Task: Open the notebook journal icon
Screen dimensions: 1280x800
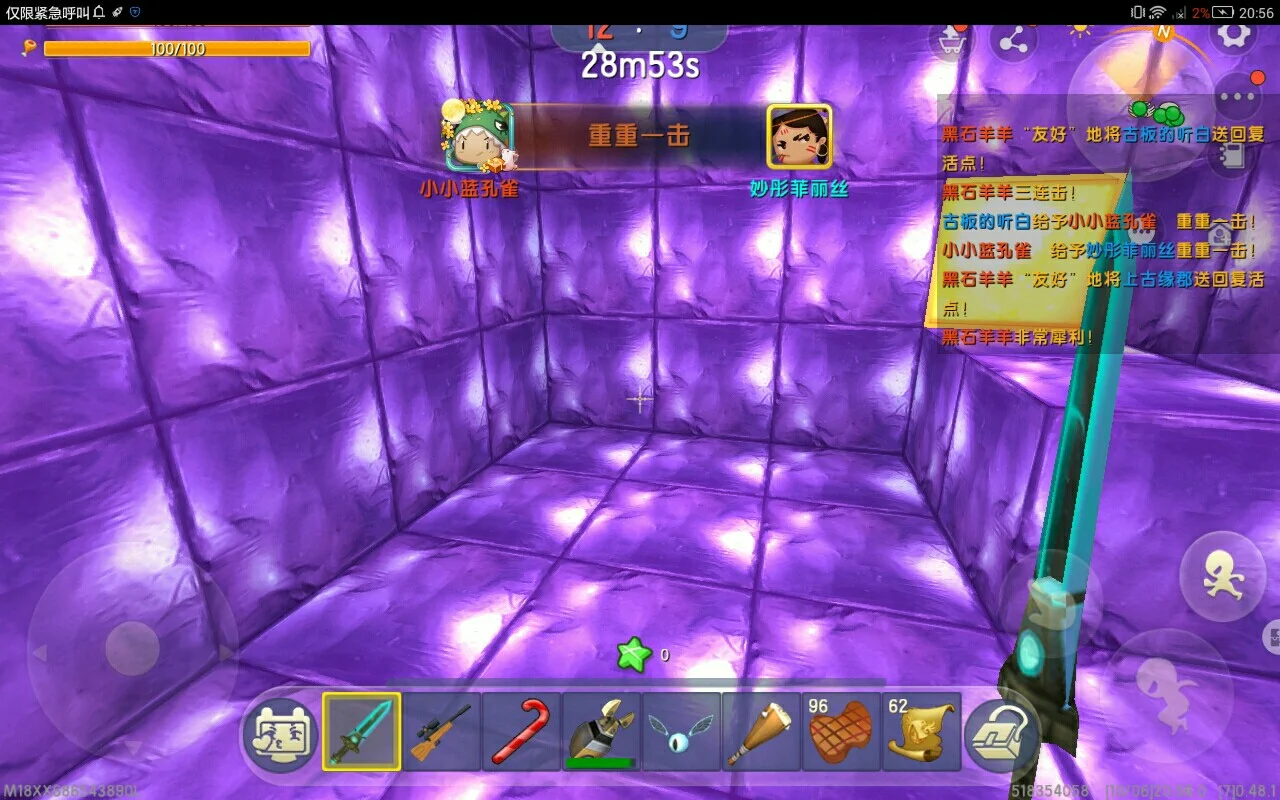Action: pos(1231,155)
